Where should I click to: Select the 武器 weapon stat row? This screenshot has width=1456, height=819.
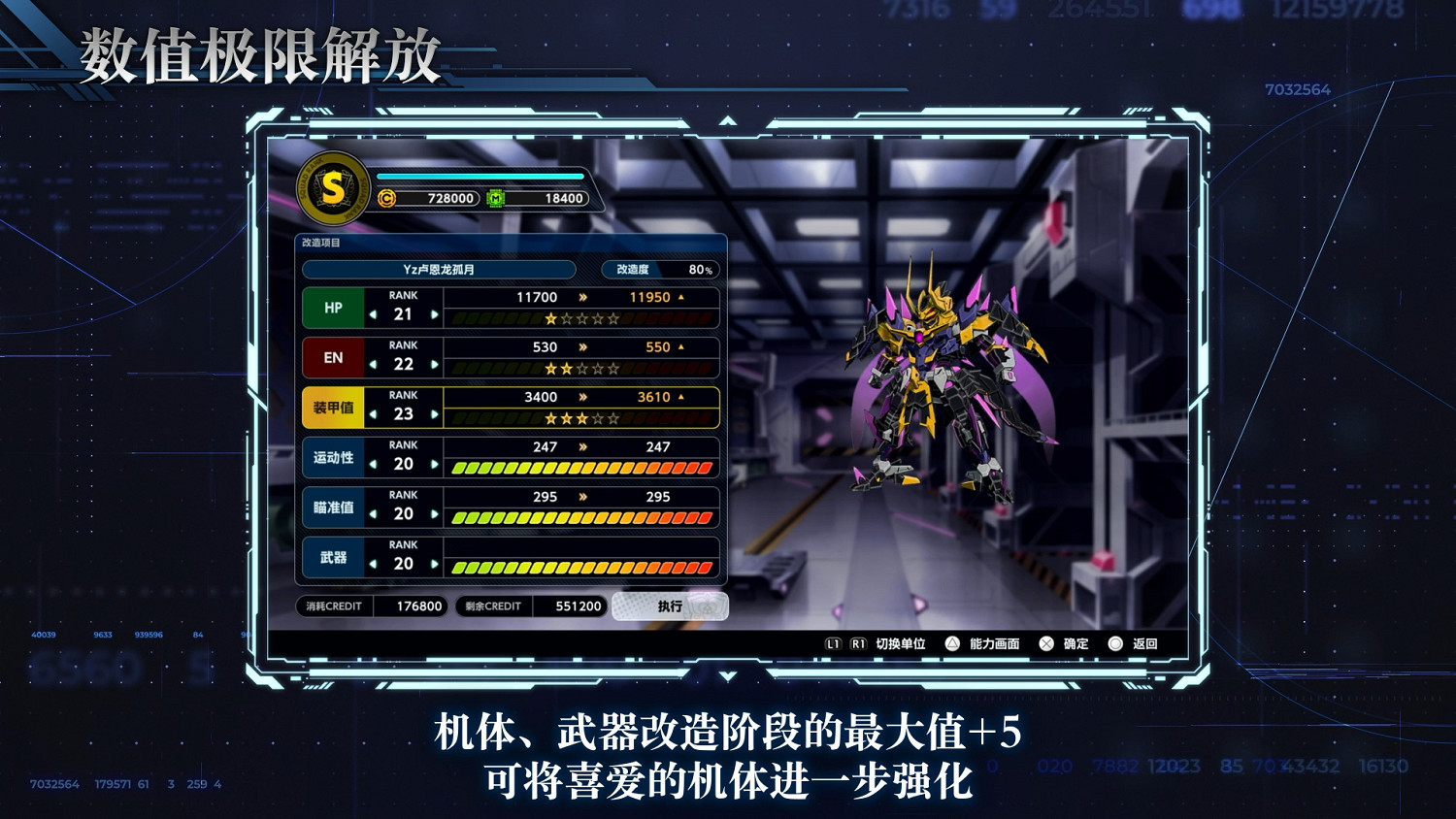pyautogui.click(x=333, y=559)
